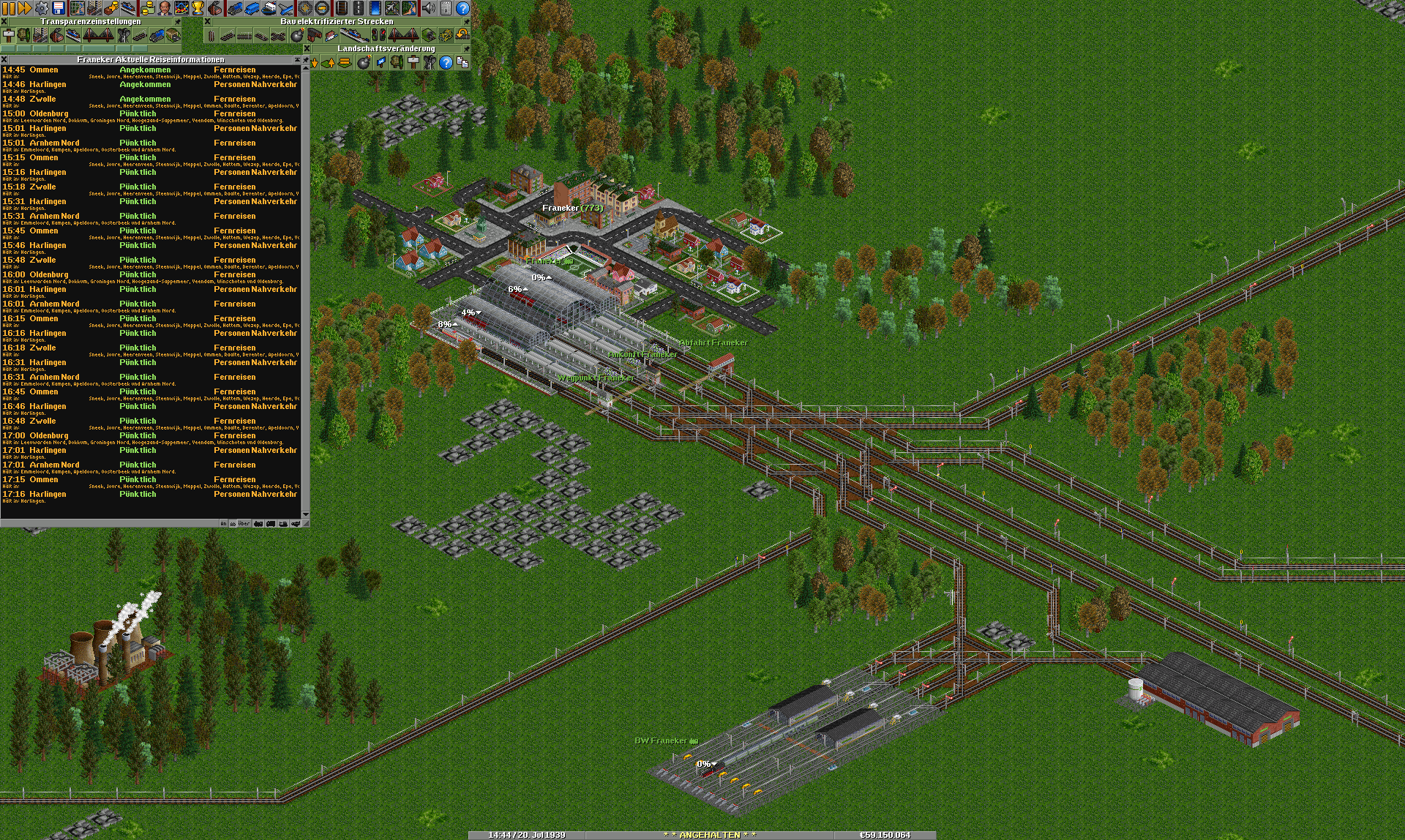Open the league table trophy menu
The height and width of the screenshot is (840, 1405).
[x=198, y=8]
